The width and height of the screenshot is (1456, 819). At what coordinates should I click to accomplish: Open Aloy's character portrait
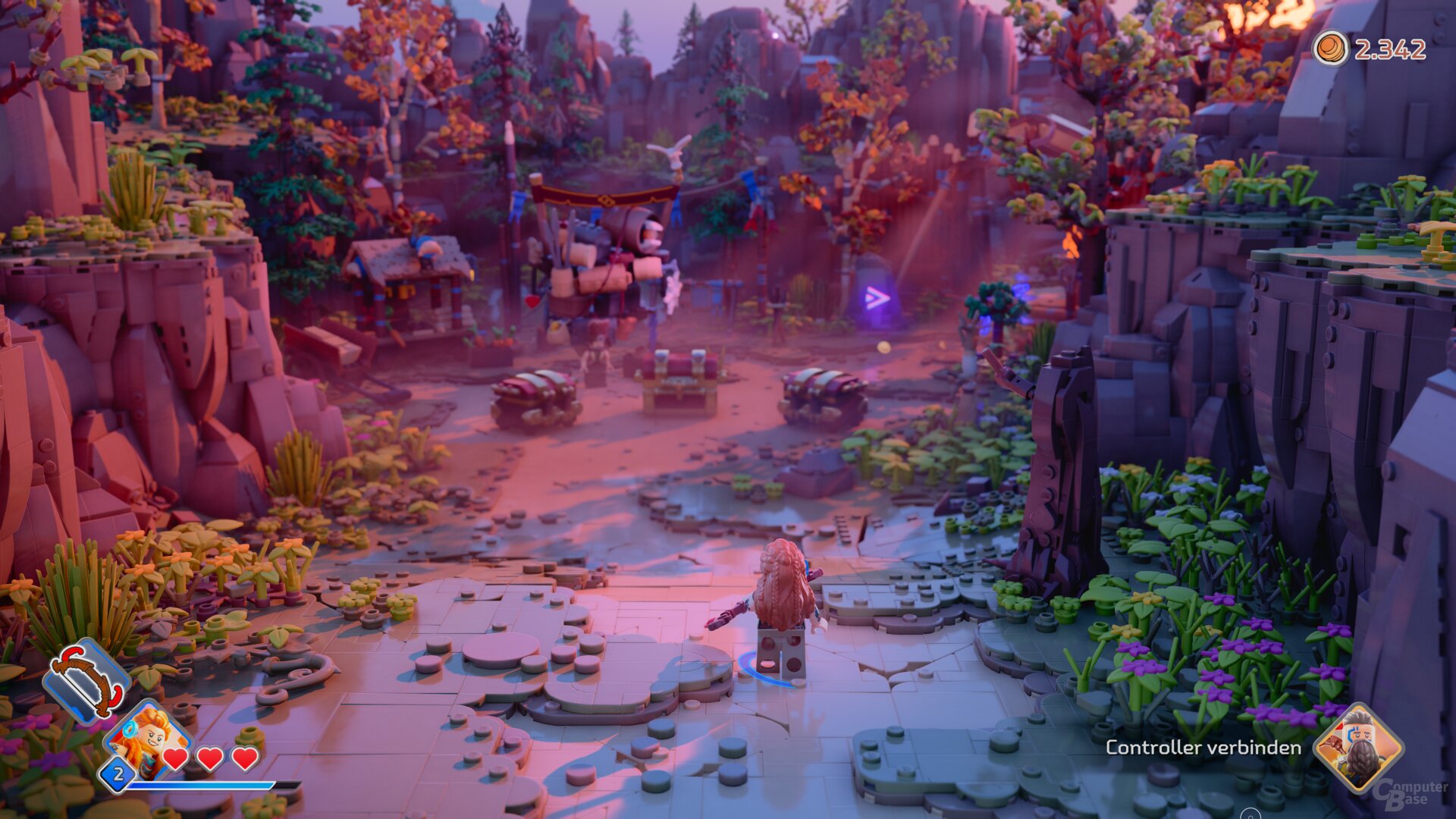(x=148, y=739)
